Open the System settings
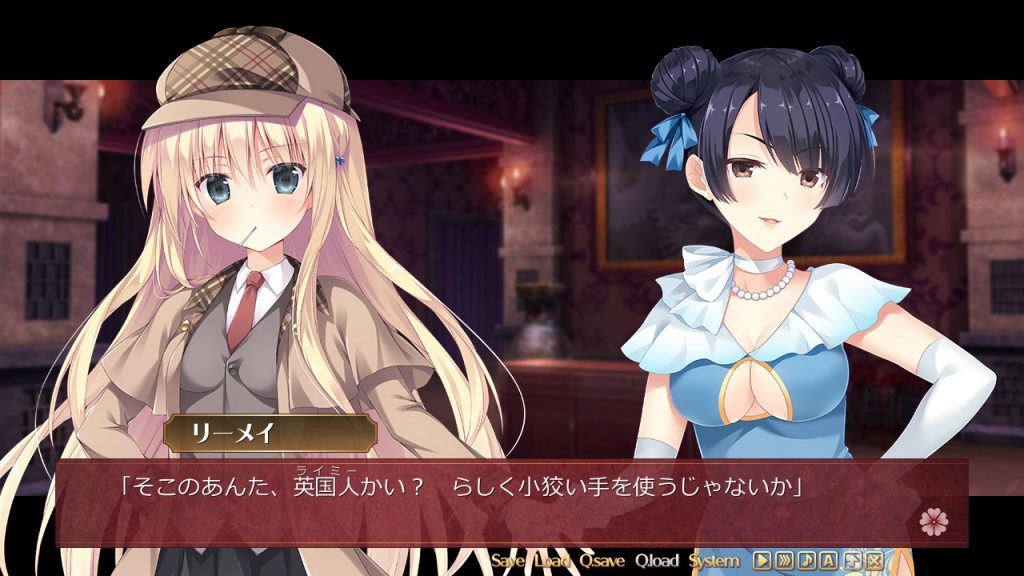 point(714,561)
